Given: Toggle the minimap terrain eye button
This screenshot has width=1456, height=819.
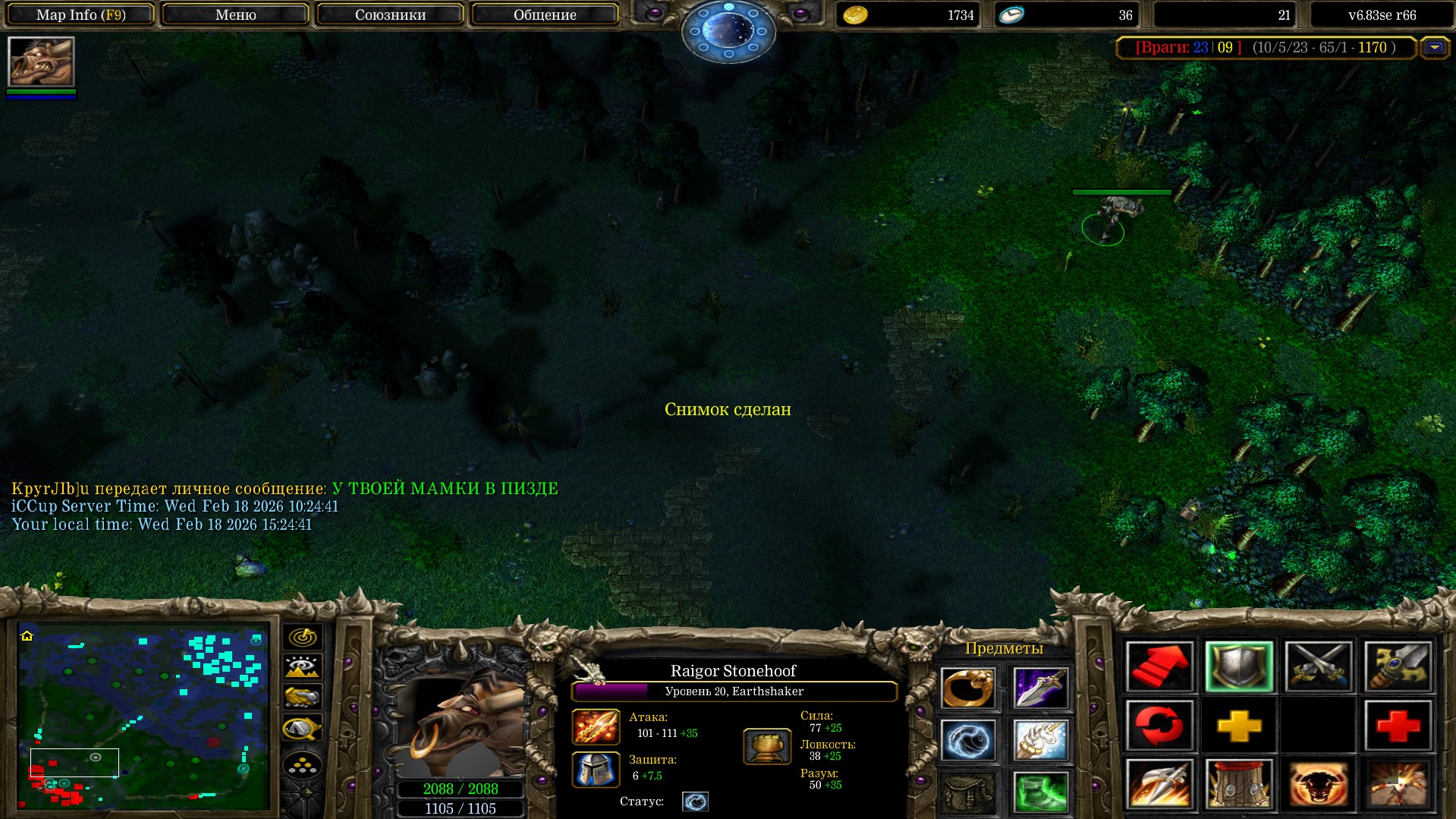Looking at the screenshot, I should point(302,667).
